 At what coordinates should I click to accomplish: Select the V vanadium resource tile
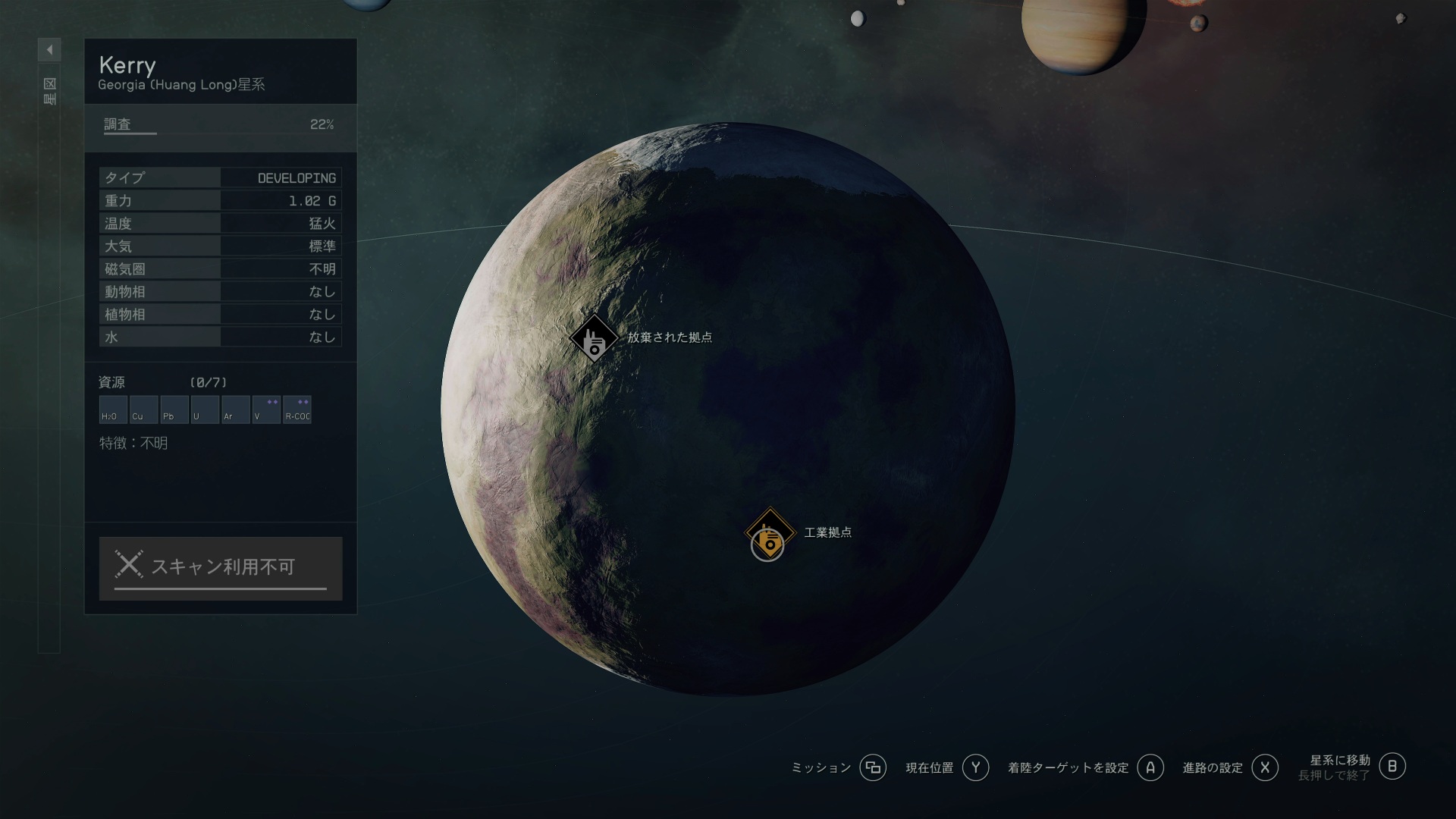(x=266, y=409)
